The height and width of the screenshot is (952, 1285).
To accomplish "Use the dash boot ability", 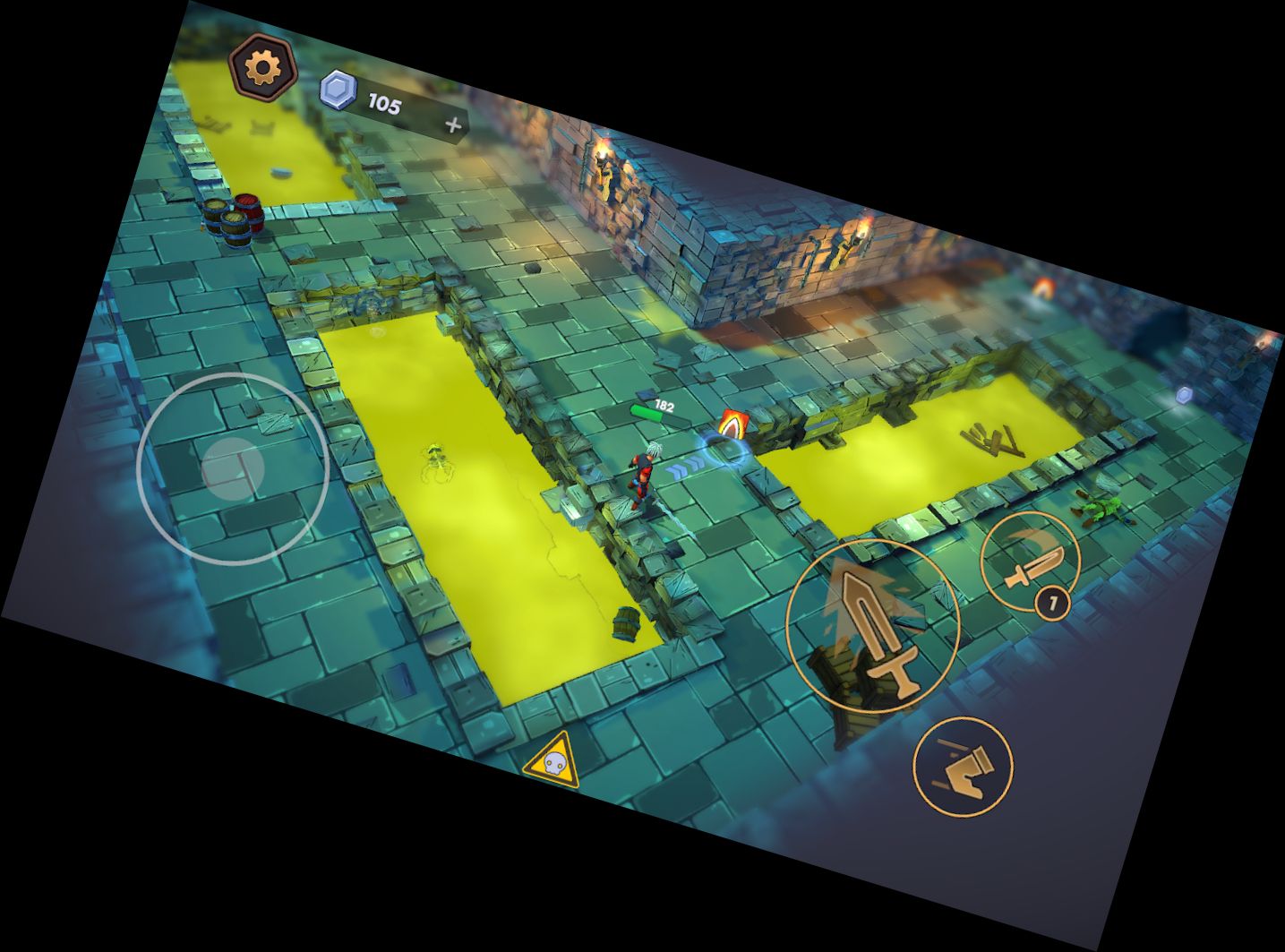I will coord(963,766).
